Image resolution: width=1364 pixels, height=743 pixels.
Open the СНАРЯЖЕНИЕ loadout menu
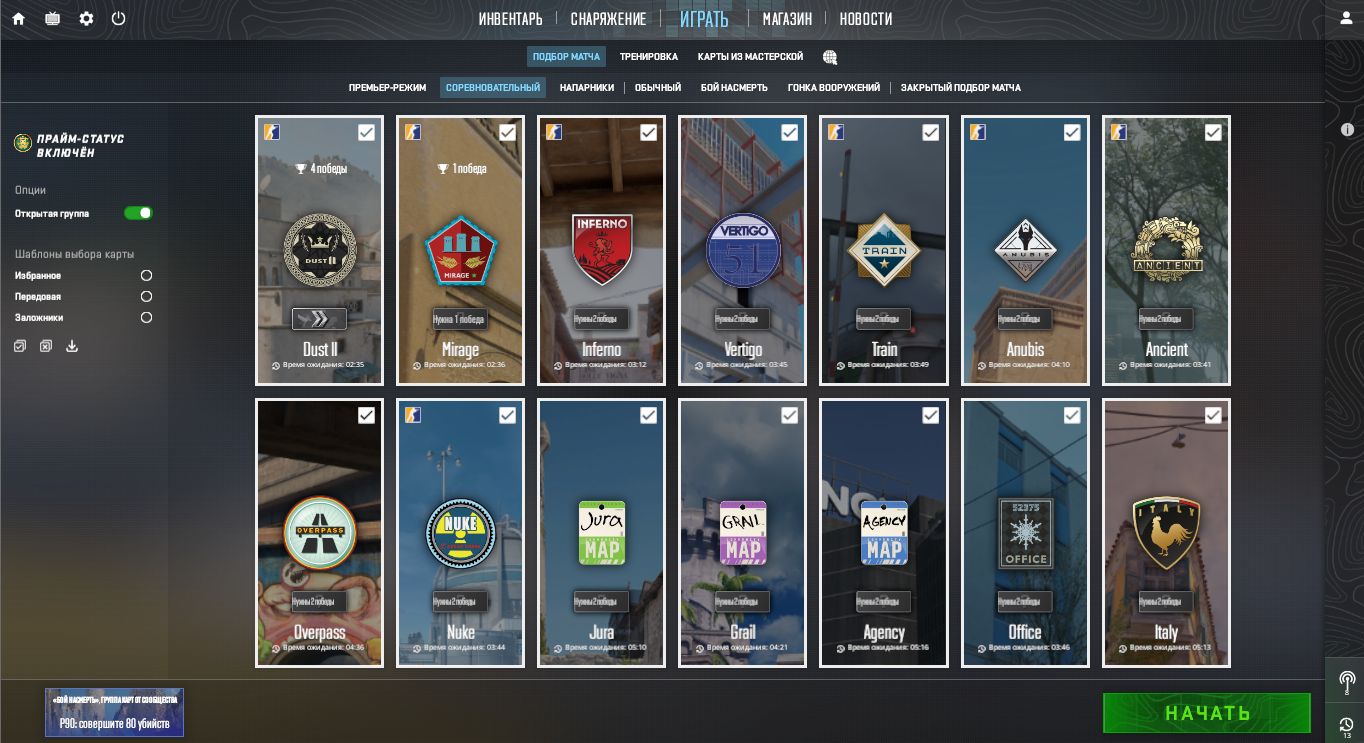(x=608, y=19)
